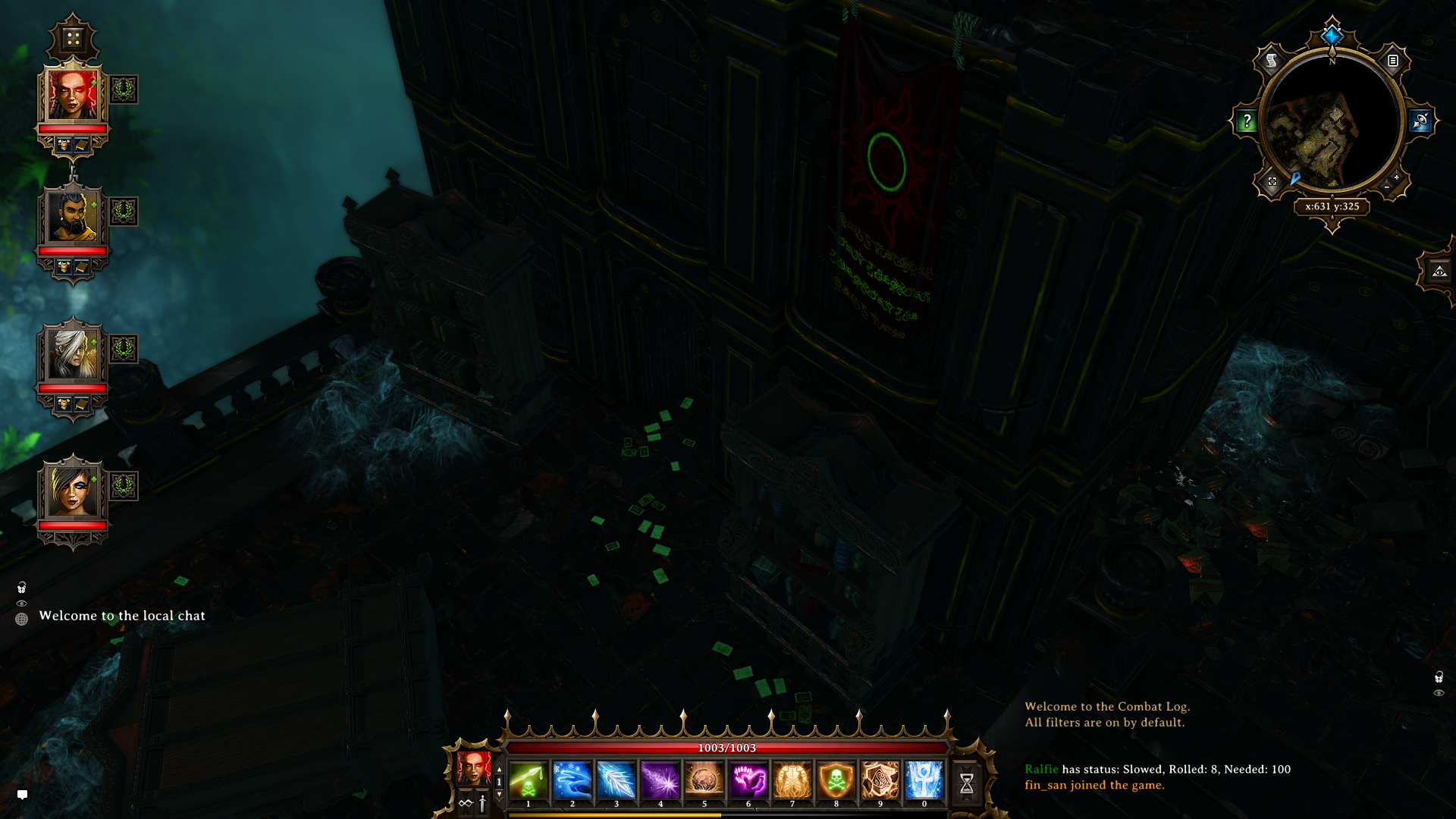The image size is (1456, 819).
Task: Activate the green skull shield skill
Action: tap(836, 780)
